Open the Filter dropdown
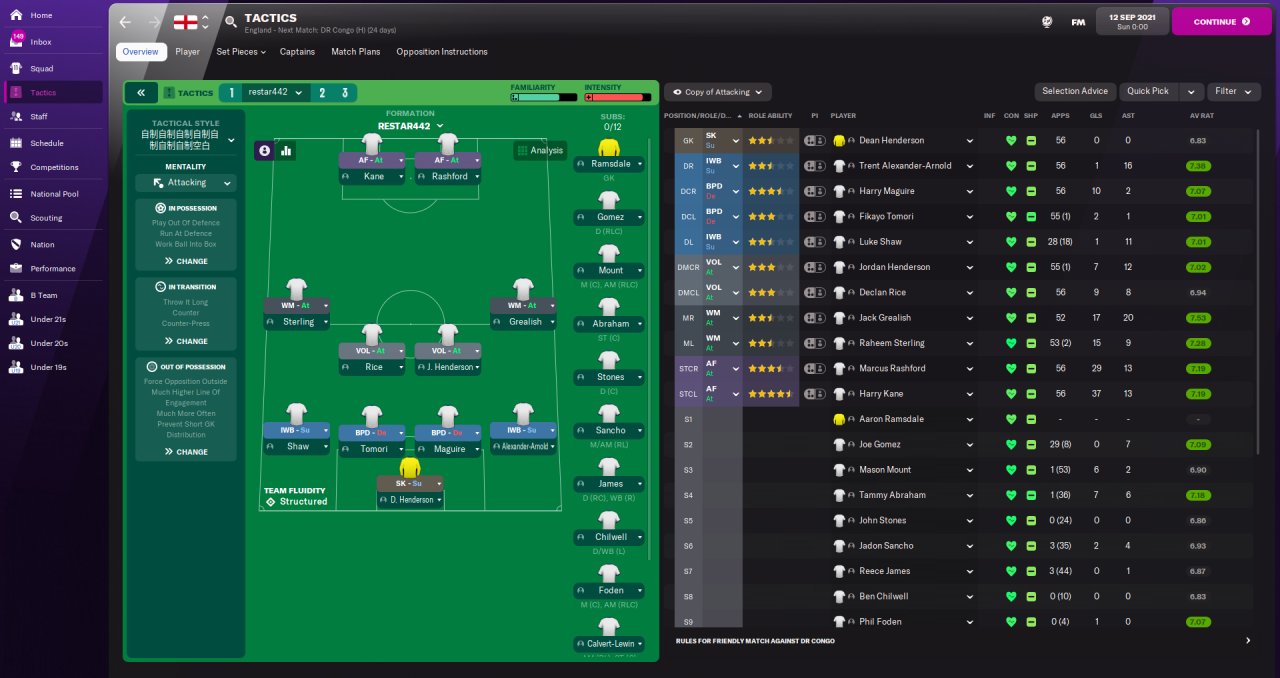Viewport: 1280px width, 678px height. coord(1232,91)
